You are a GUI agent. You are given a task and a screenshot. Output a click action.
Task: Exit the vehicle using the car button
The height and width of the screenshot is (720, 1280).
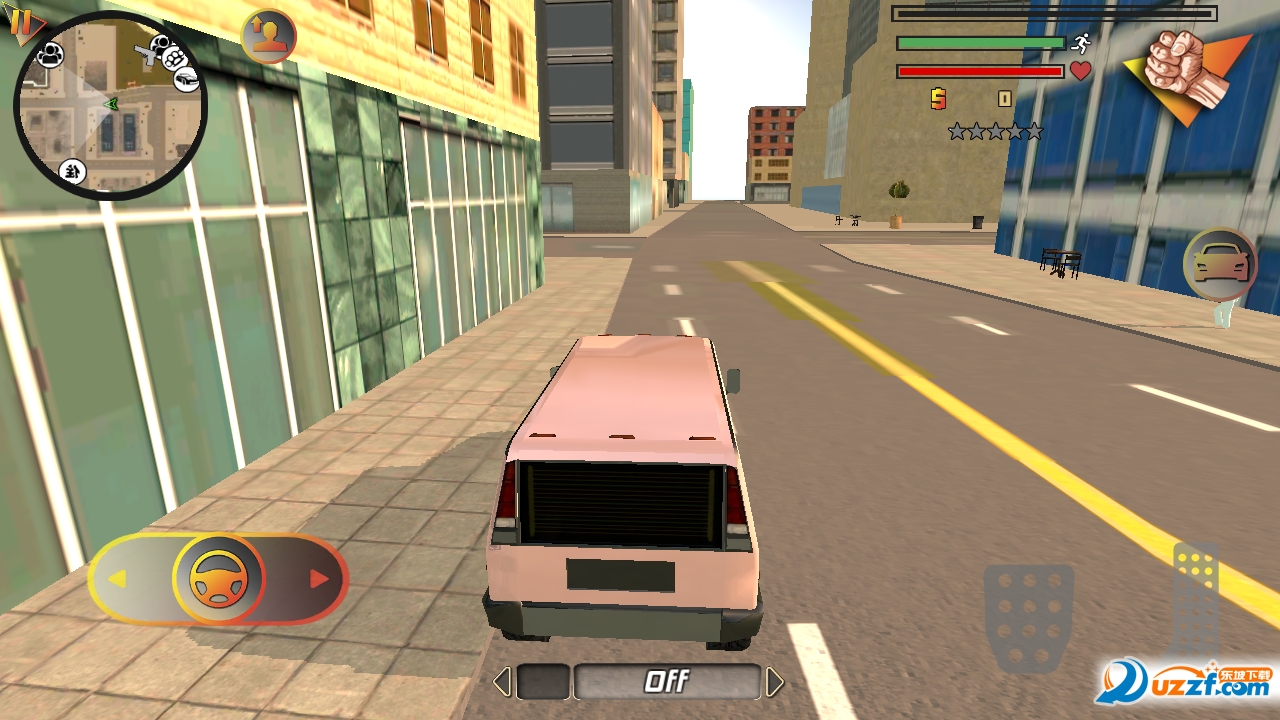1219,265
